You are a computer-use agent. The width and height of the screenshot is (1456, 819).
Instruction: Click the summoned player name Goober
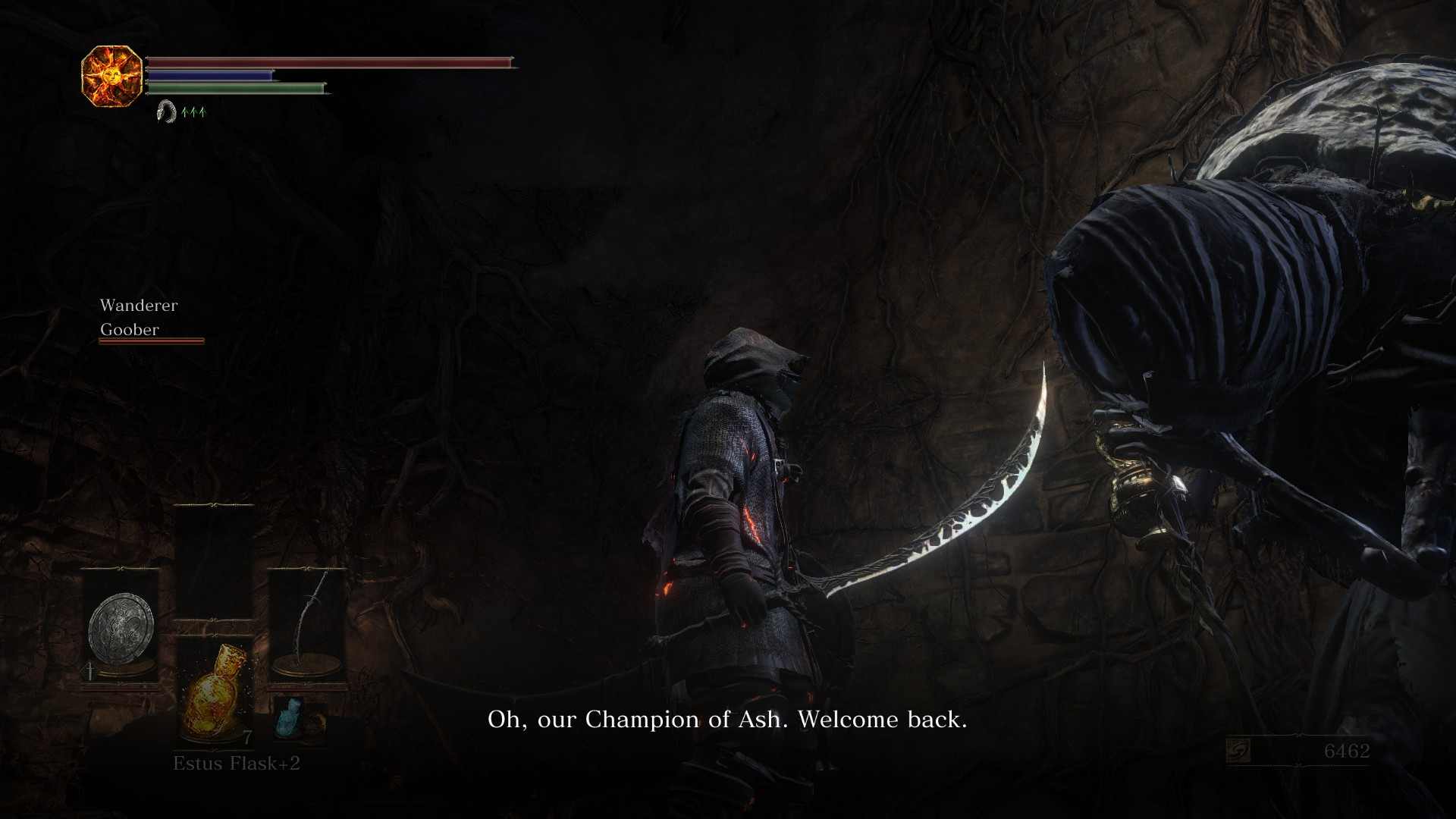point(130,330)
